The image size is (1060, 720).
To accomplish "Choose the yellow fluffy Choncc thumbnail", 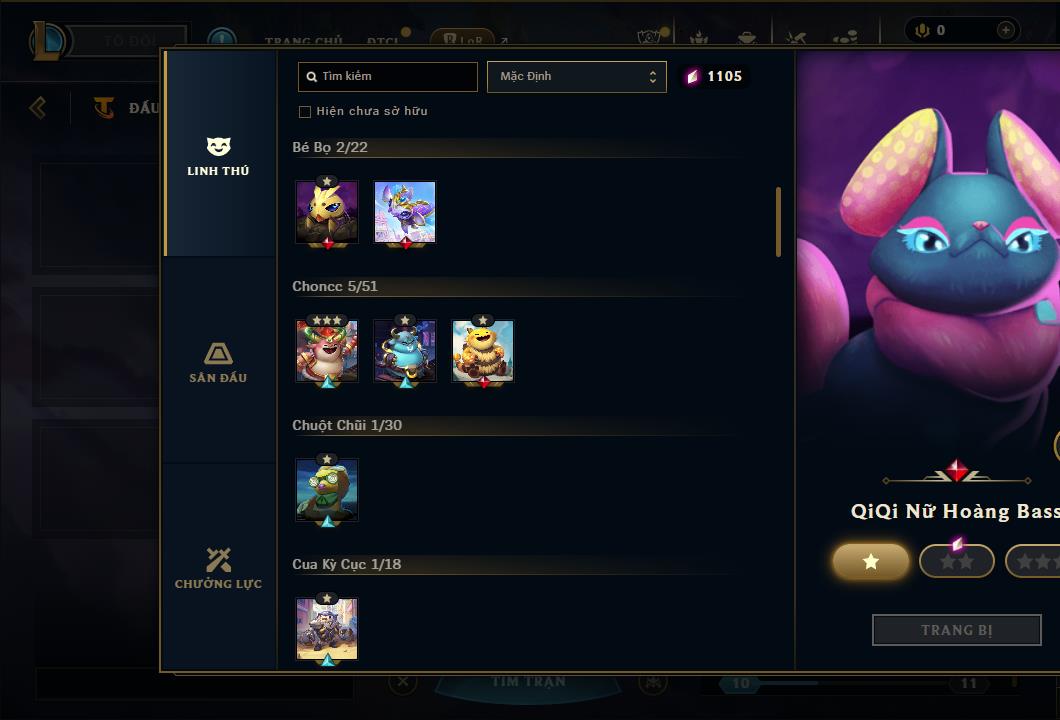I will pyautogui.click(x=483, y=351).
